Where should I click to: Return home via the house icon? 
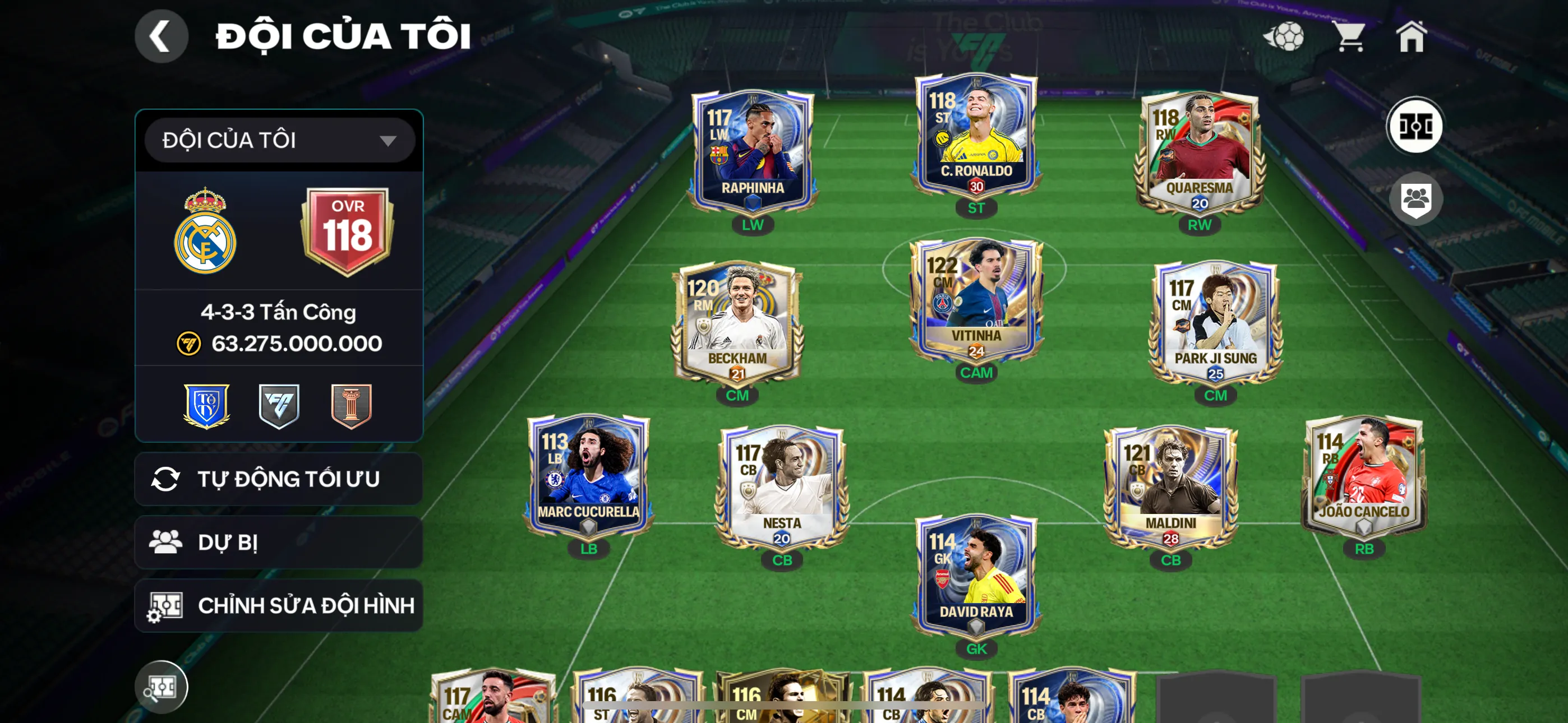coord(1417,38)
